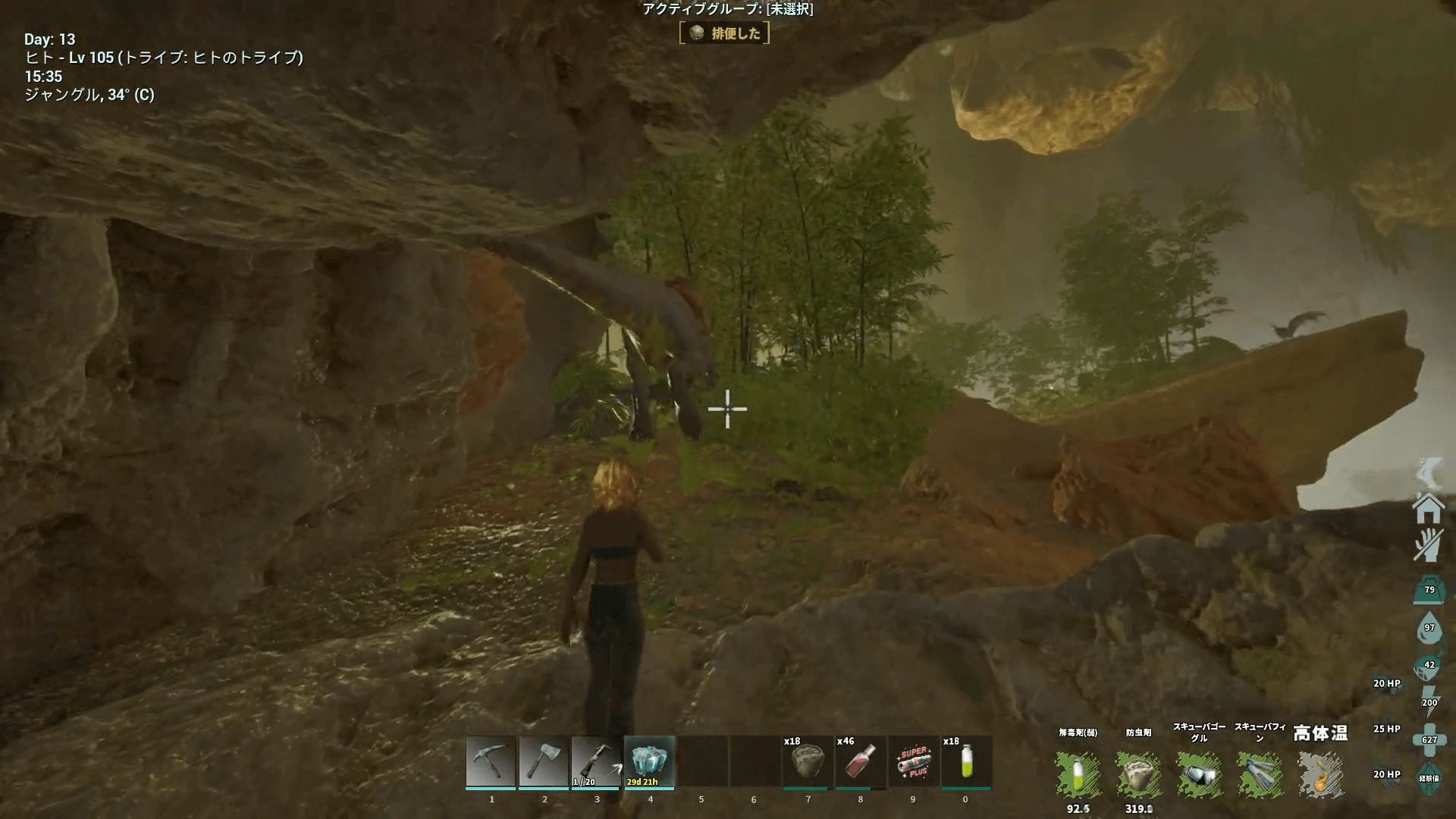
Task: Click the weight stat icon
Action: [1429, 590]
